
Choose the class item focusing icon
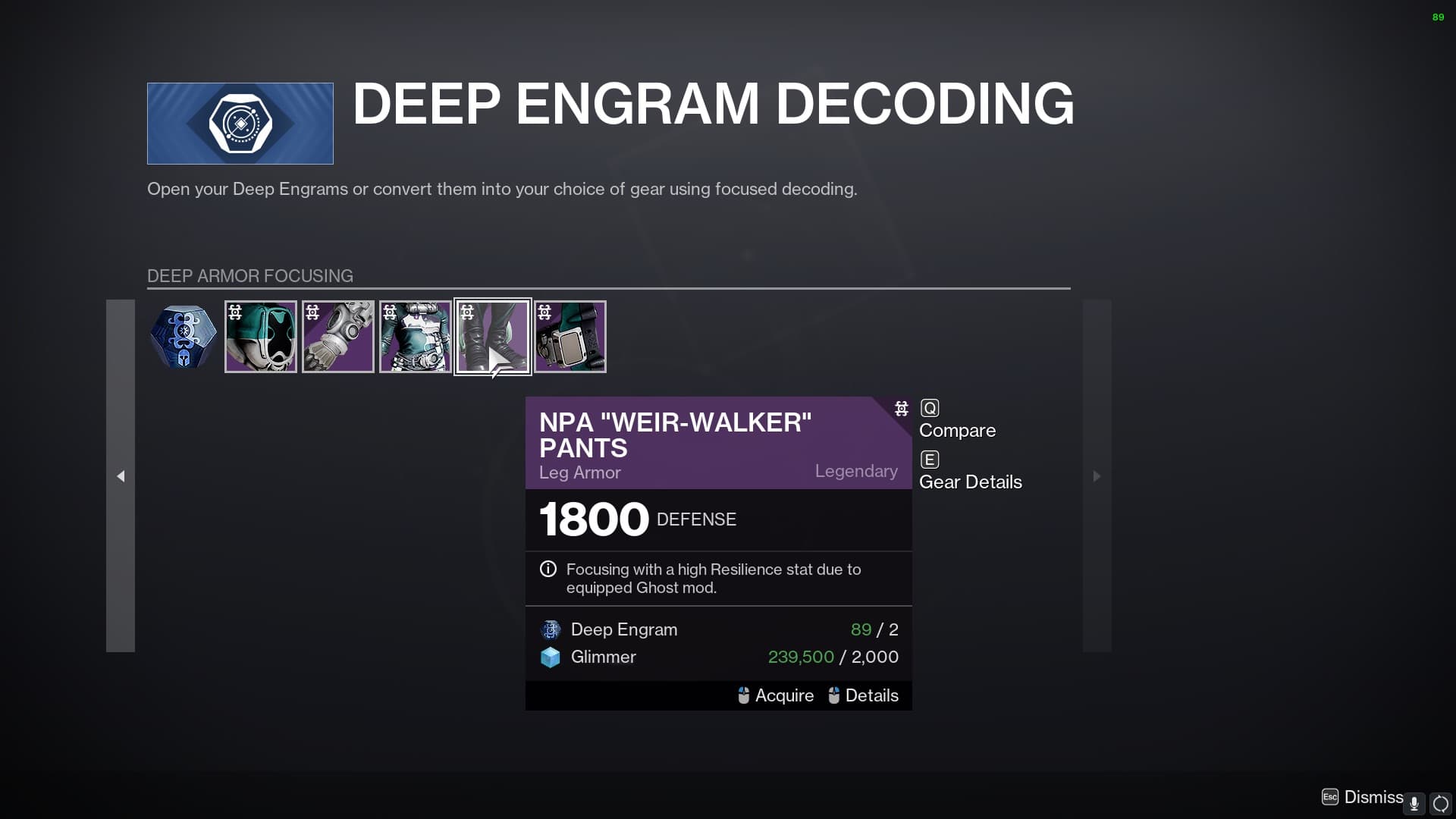(570, 336)
